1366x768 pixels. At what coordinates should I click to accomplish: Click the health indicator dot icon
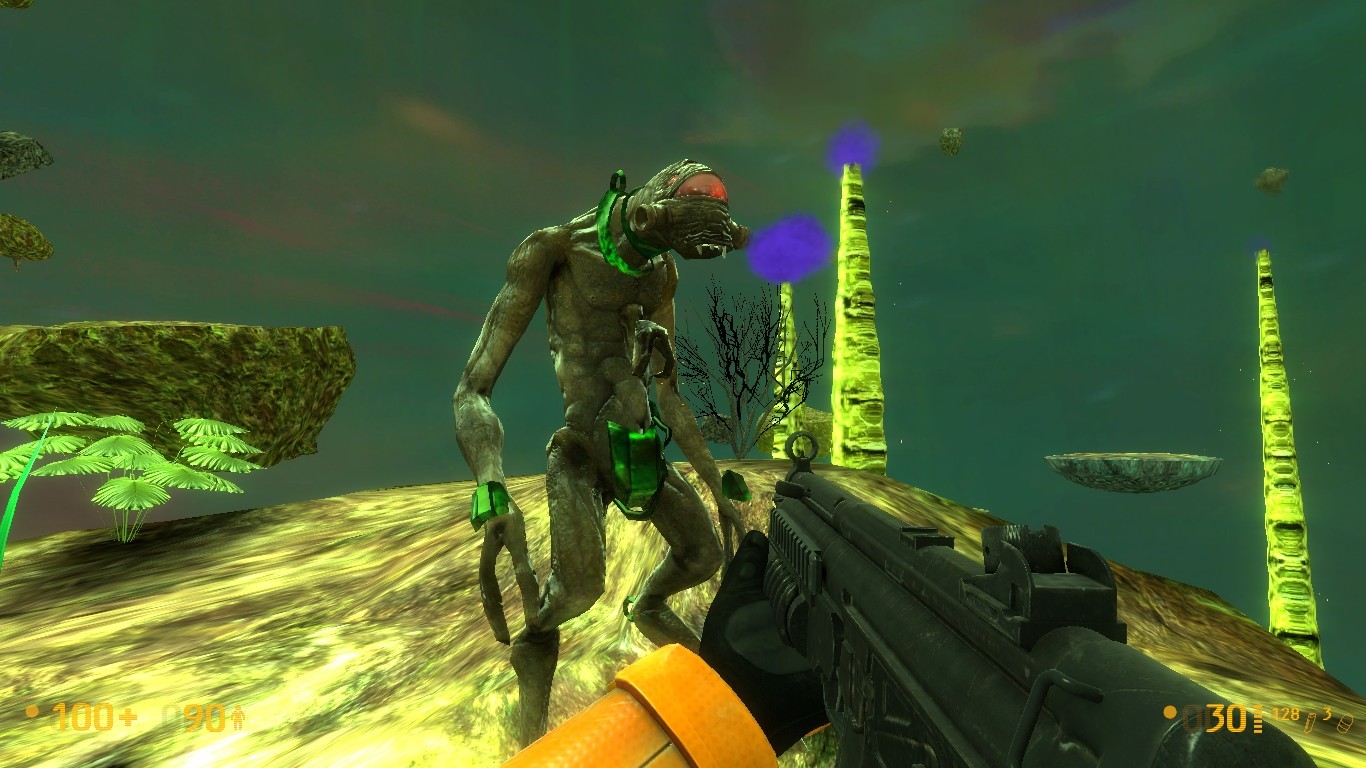(31, 711)
